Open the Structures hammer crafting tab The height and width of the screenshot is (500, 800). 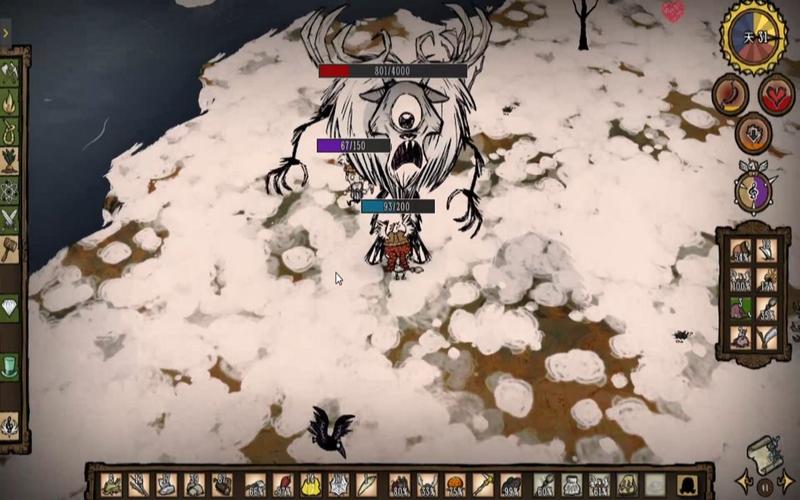point(10,248)
